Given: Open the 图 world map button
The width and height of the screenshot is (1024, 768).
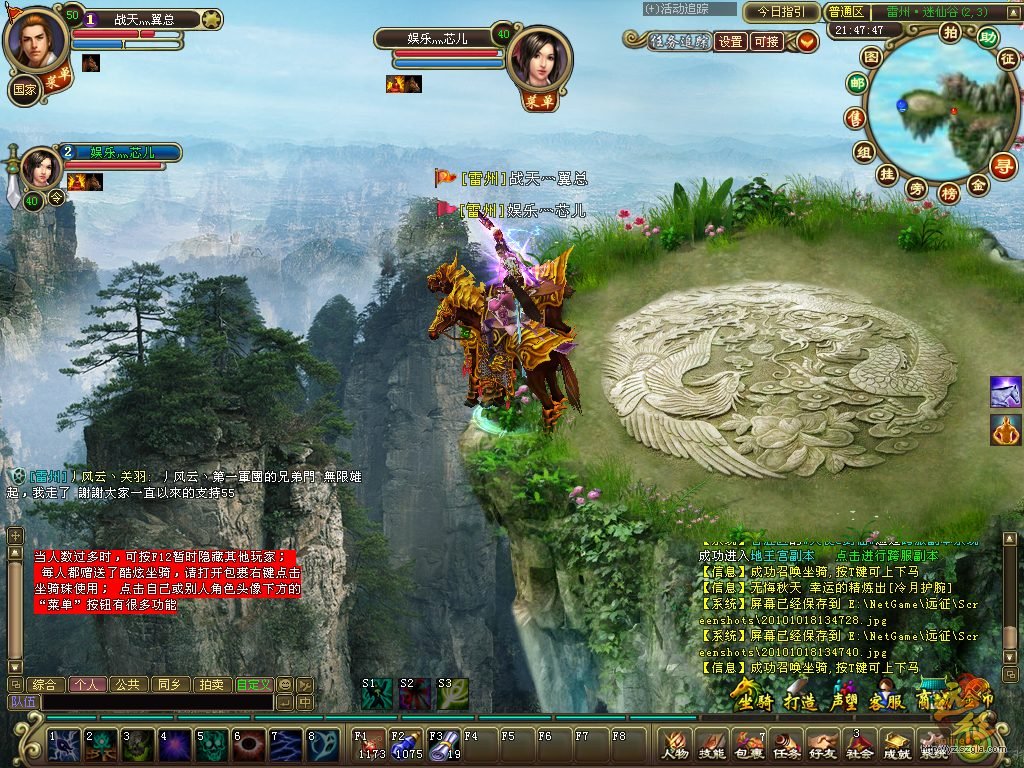Looking at the screenshot, I should tap(872, 58).
